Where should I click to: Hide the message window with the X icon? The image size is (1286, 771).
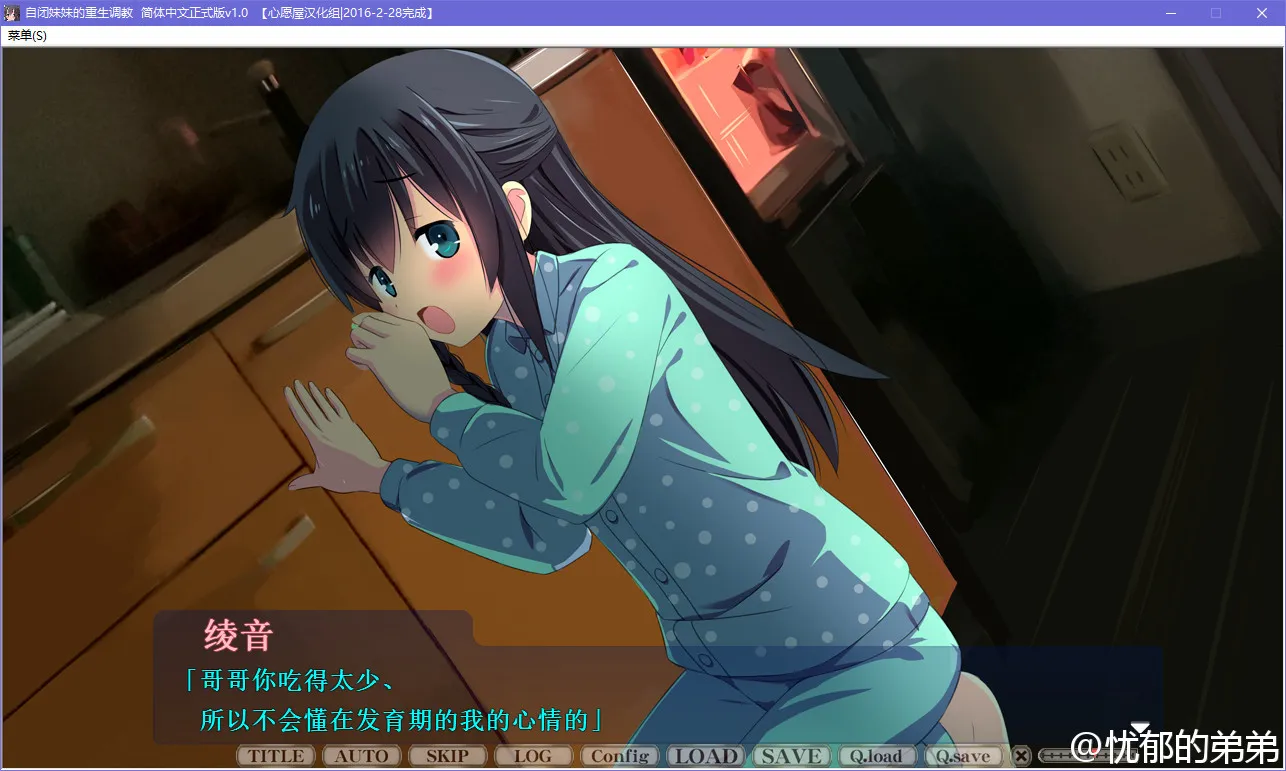pyautogui.click(x=1021, y=755)
